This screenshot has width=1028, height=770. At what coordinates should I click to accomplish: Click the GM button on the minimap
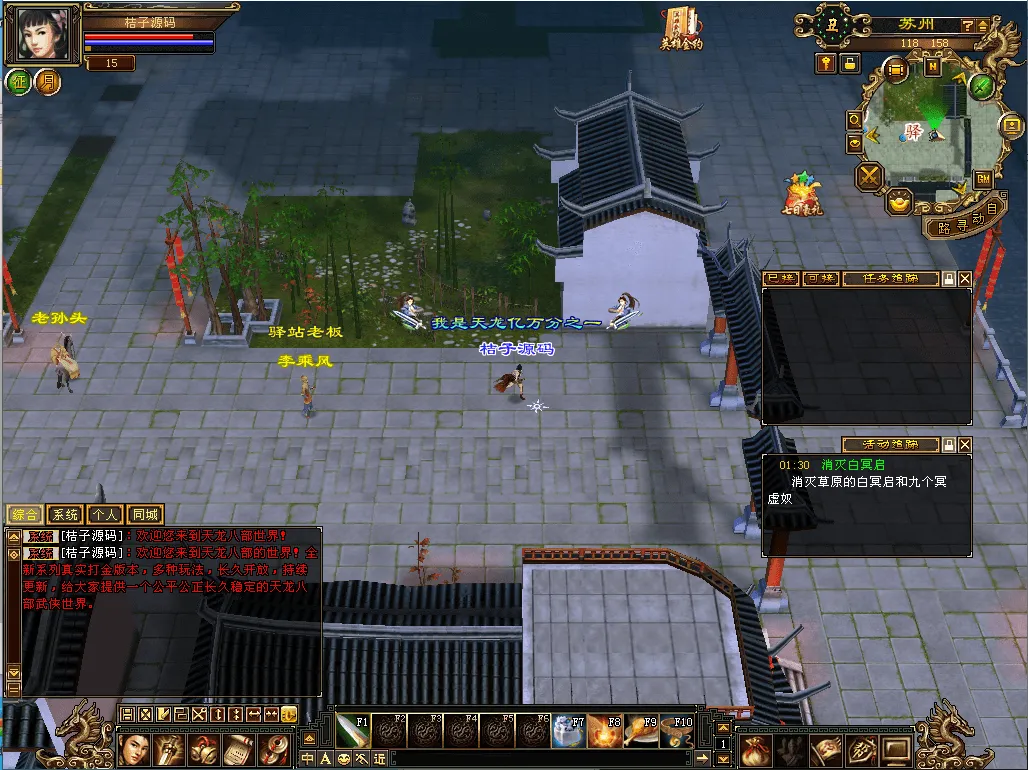point(983,179)
